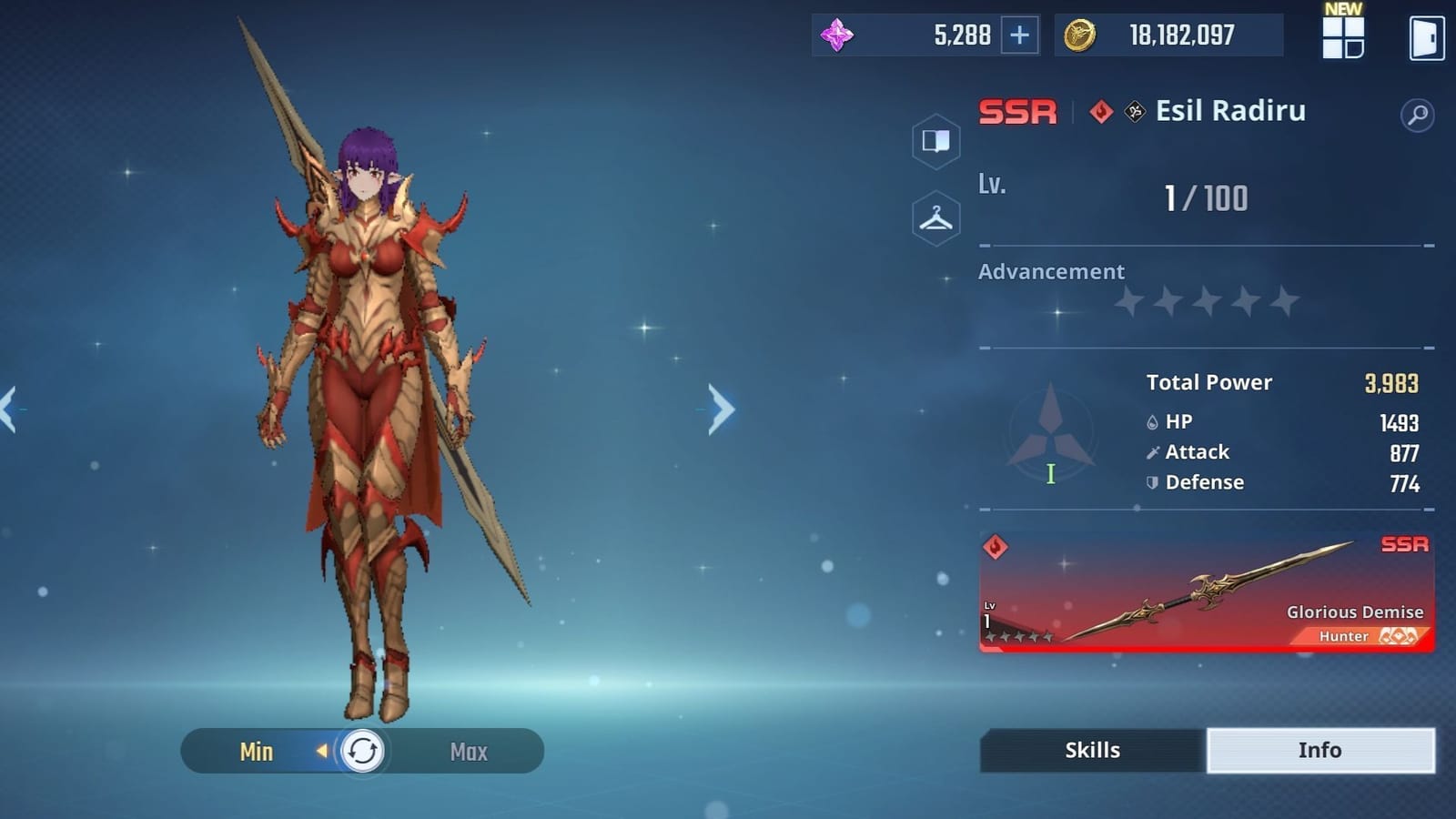Click the Defense shield stat icon
Screen dimensions: 1456x819
pos(1152,482)
